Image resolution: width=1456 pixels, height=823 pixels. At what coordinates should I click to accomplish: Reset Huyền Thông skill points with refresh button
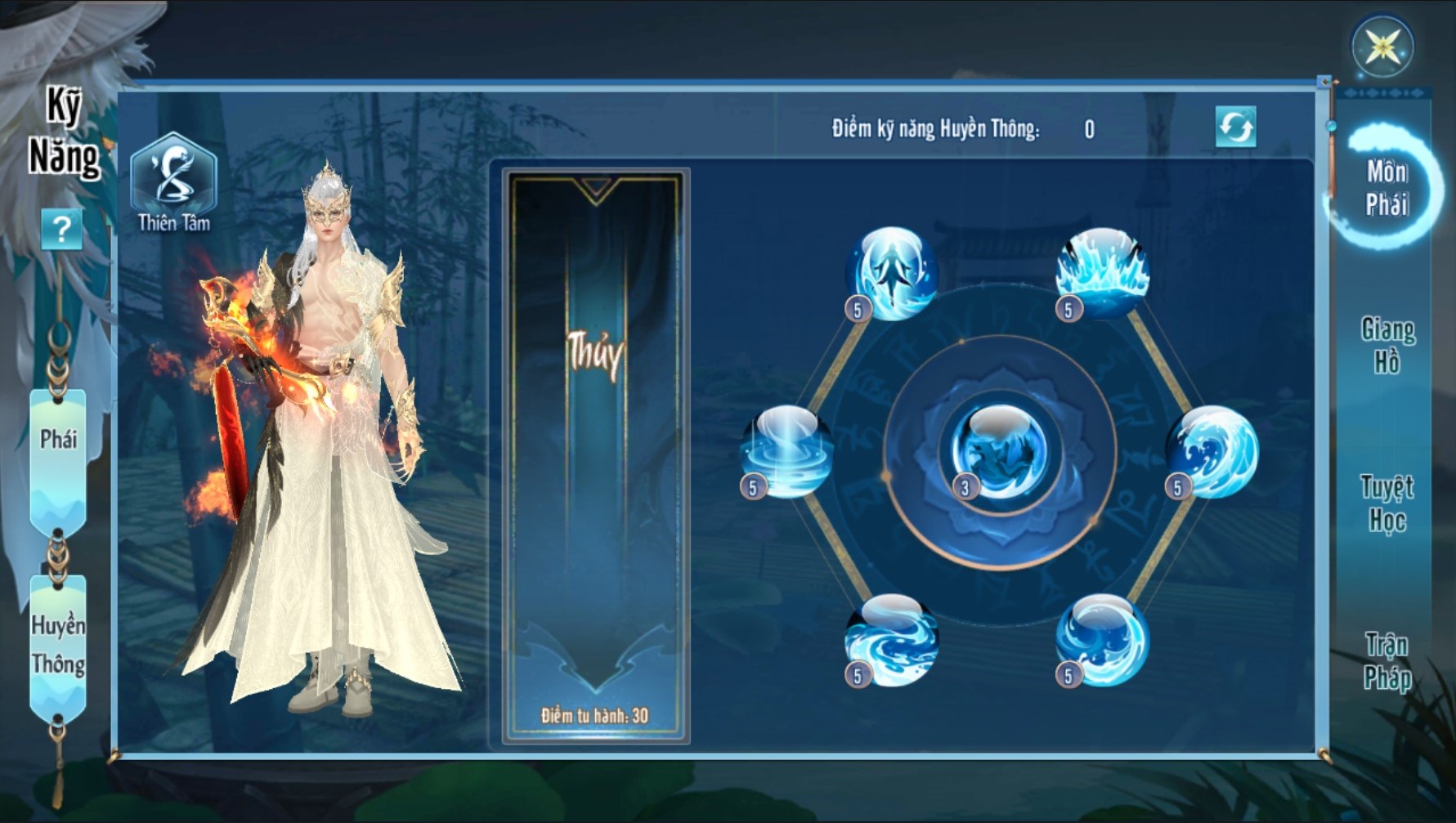coord(1235,127)
